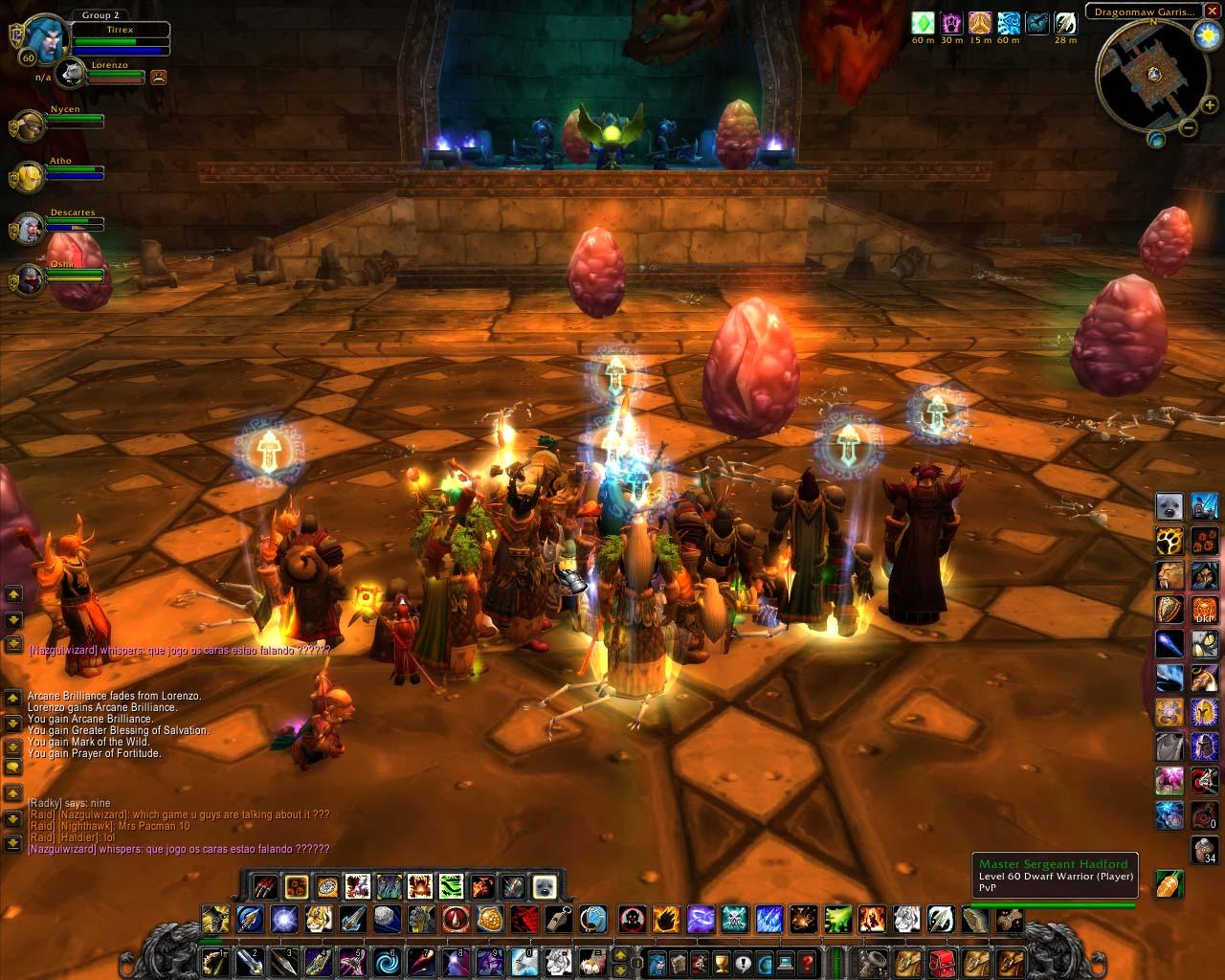
Task: Open the tracking orb below the minimap
Action: coord(1156,140)
